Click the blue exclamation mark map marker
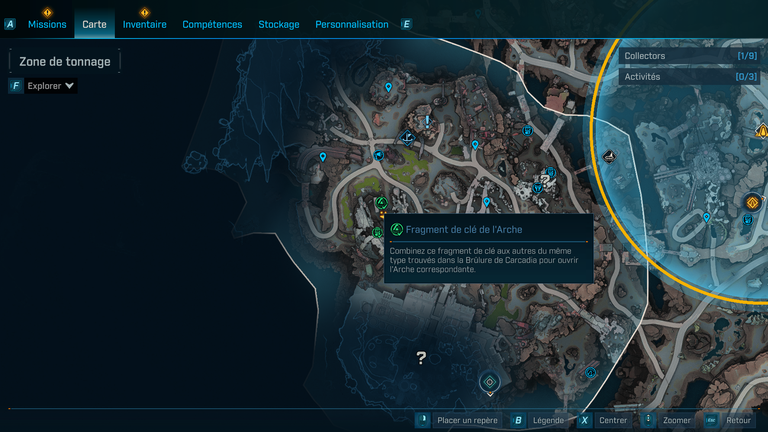The width and height of the screenshot is (768, 432). [428, 121]
